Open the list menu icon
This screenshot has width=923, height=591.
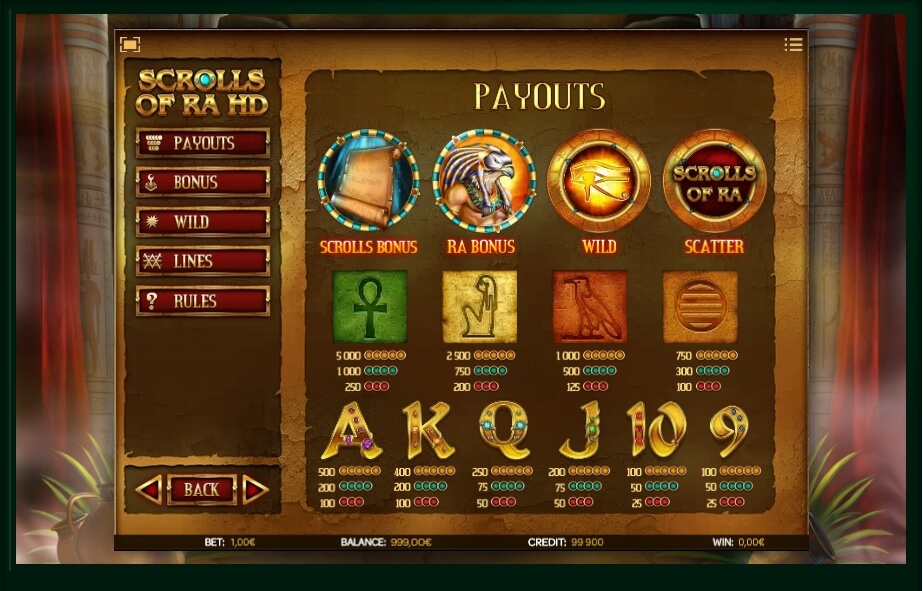pos(793,44)
